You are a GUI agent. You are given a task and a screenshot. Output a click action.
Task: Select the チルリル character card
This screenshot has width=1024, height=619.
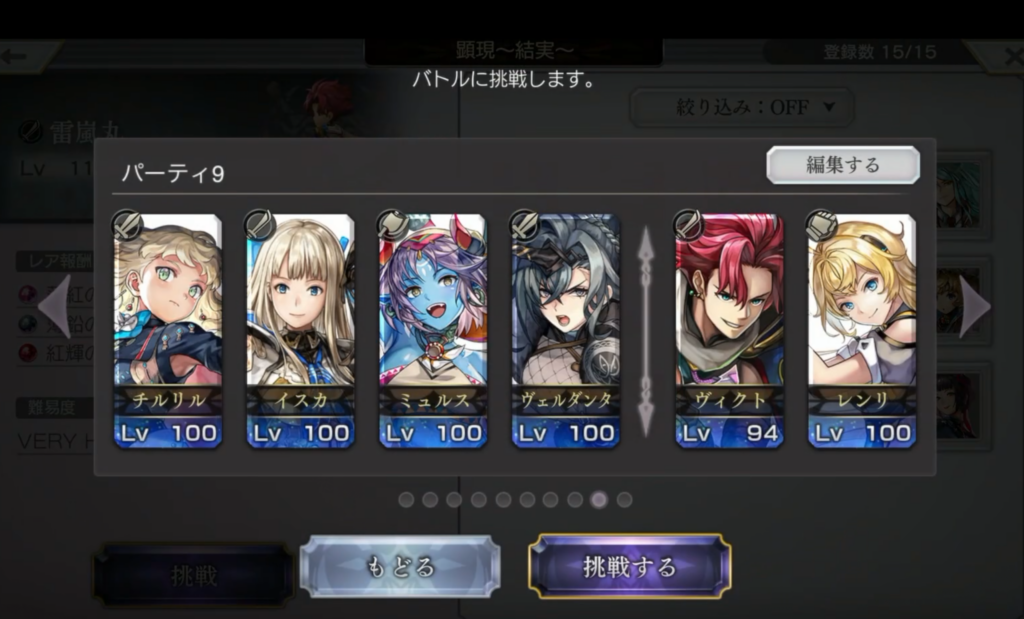(x=168, y=330)
